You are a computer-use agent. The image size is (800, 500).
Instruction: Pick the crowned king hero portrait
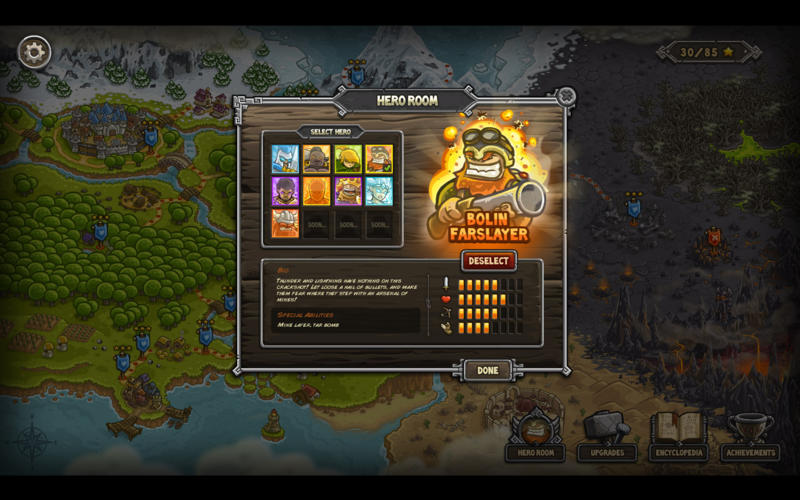click(348, 191)
